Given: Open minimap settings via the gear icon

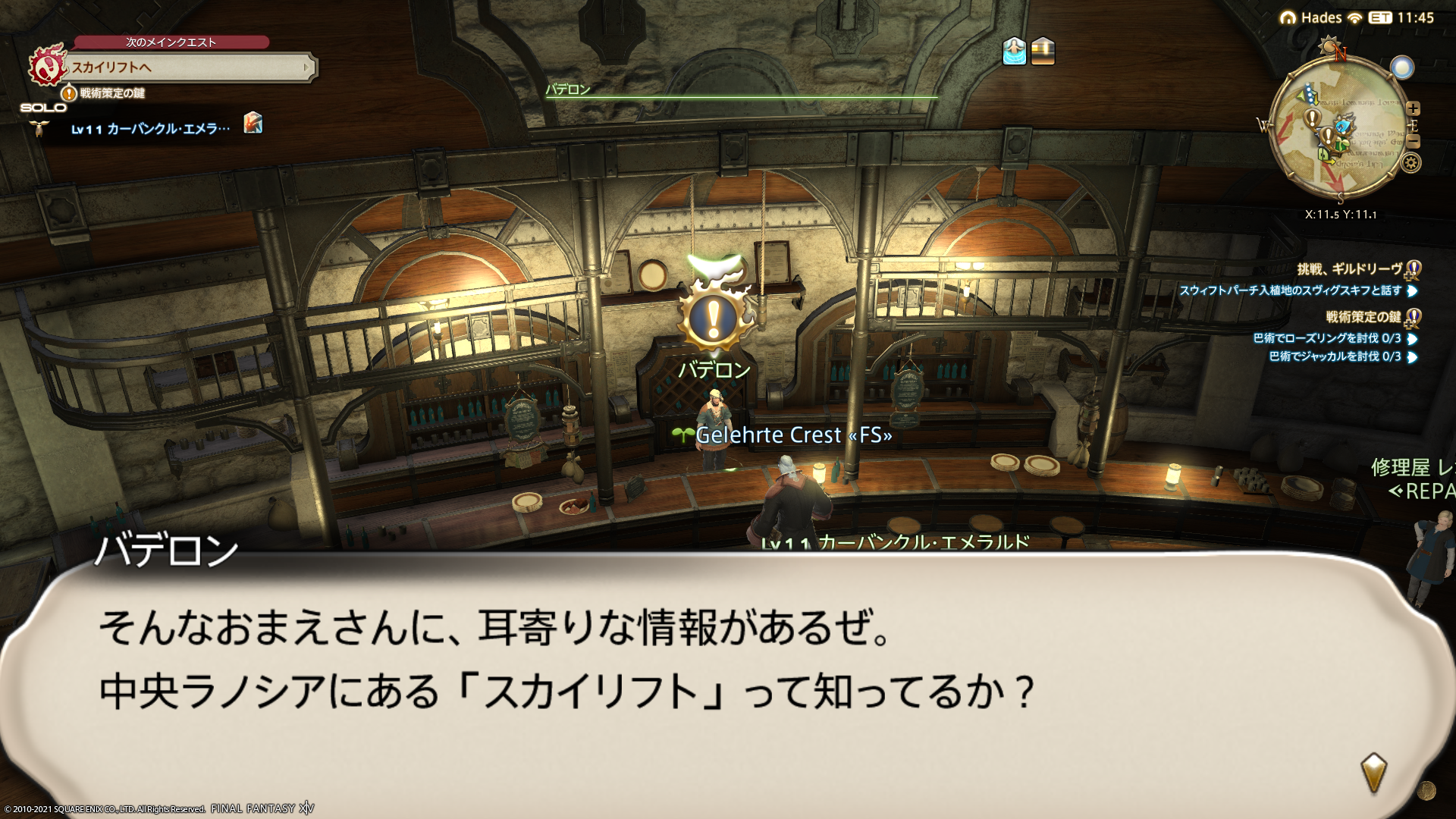Looking at the screenshot, I should click(1410, 162).
